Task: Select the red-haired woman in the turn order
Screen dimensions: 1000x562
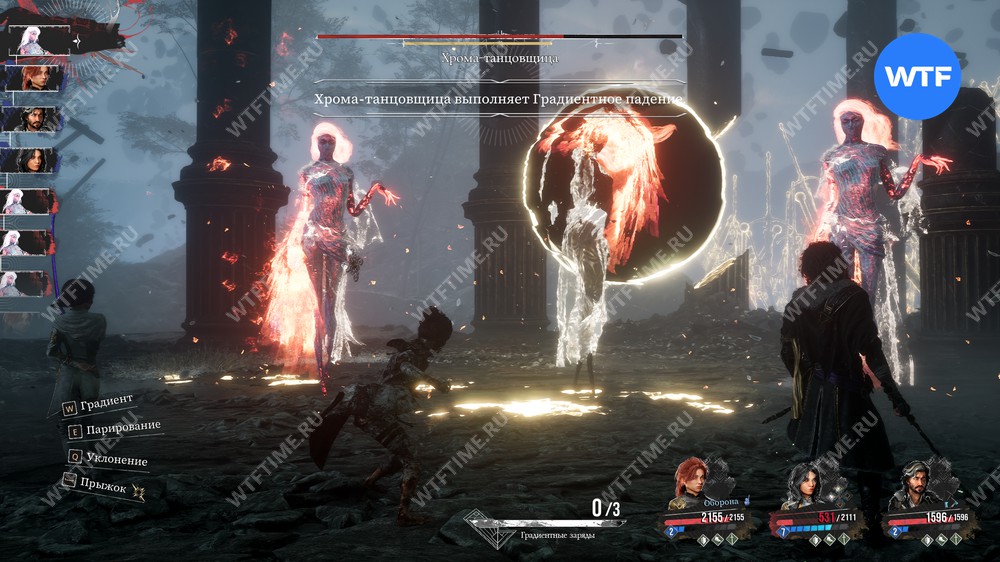Action: point(38,78)
